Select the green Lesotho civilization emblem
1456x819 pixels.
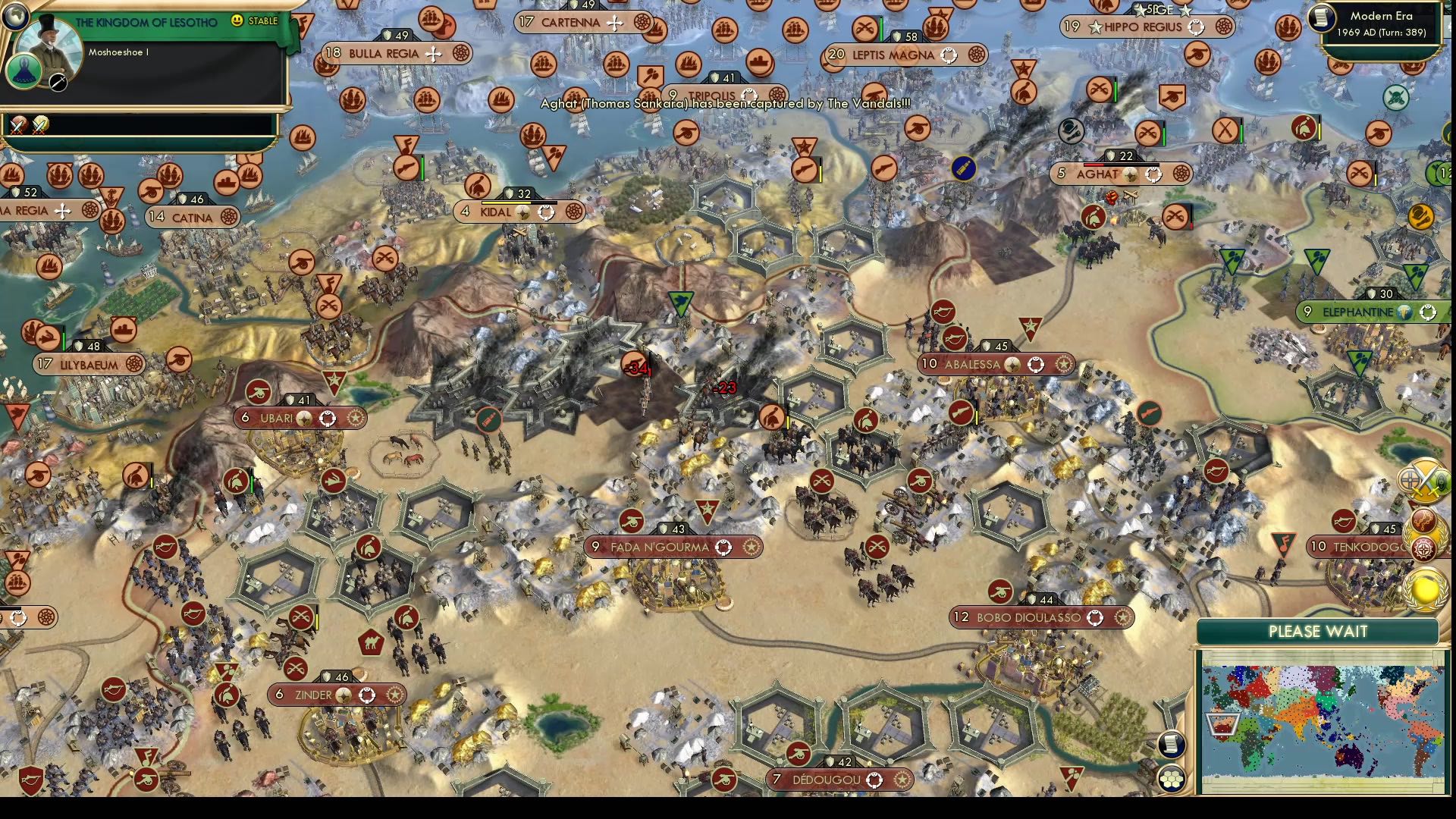25,71
